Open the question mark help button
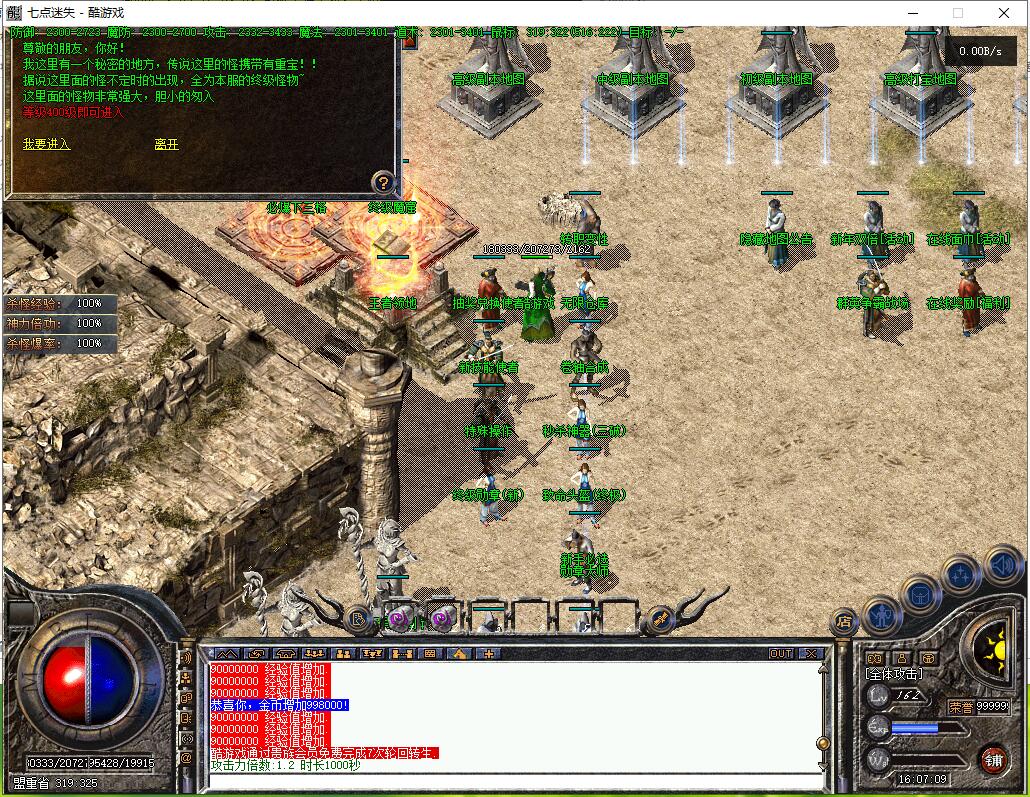 (x=382, y=183)
